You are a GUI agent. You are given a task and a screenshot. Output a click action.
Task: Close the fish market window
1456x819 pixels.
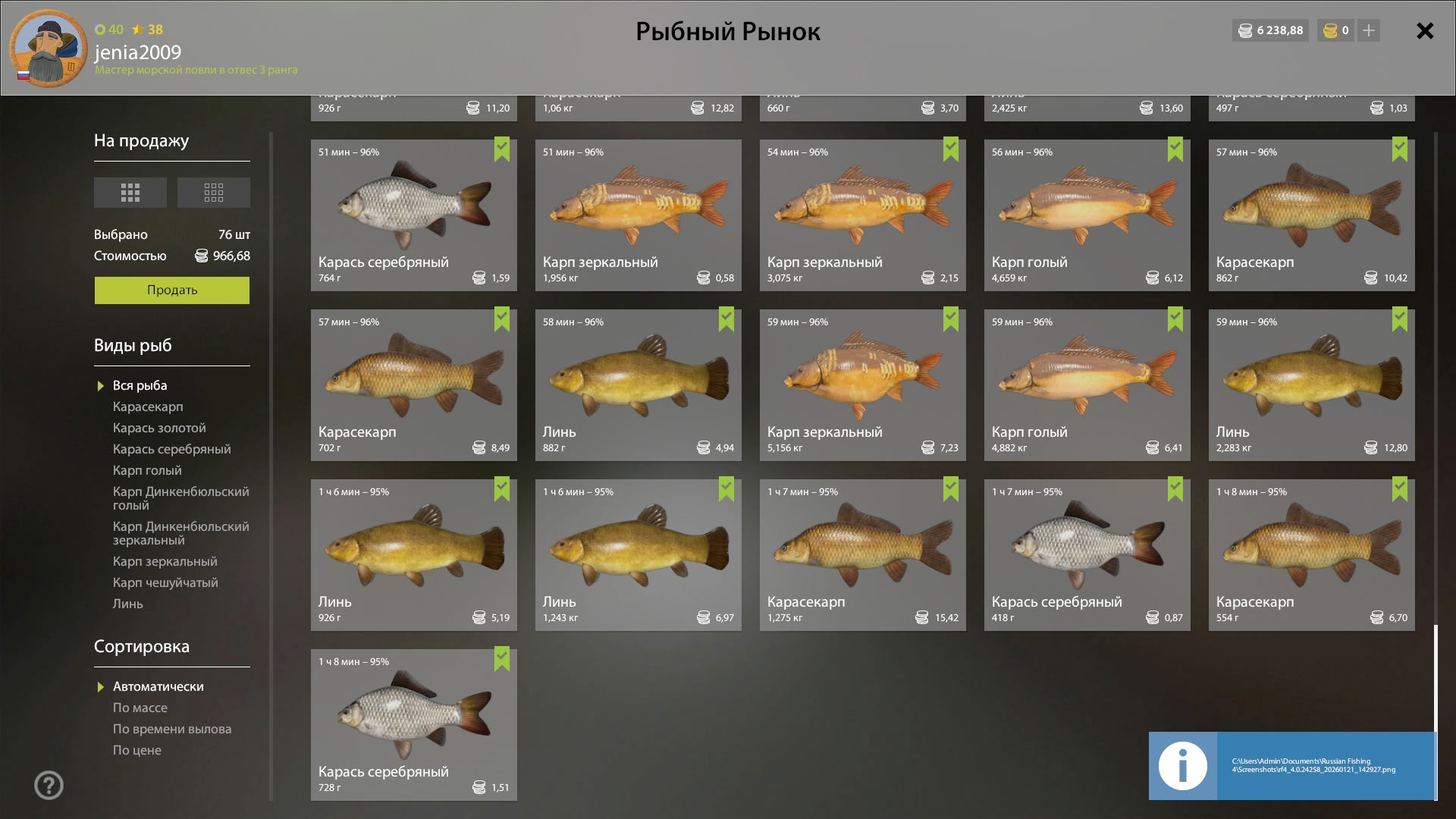coord(1425,31)
